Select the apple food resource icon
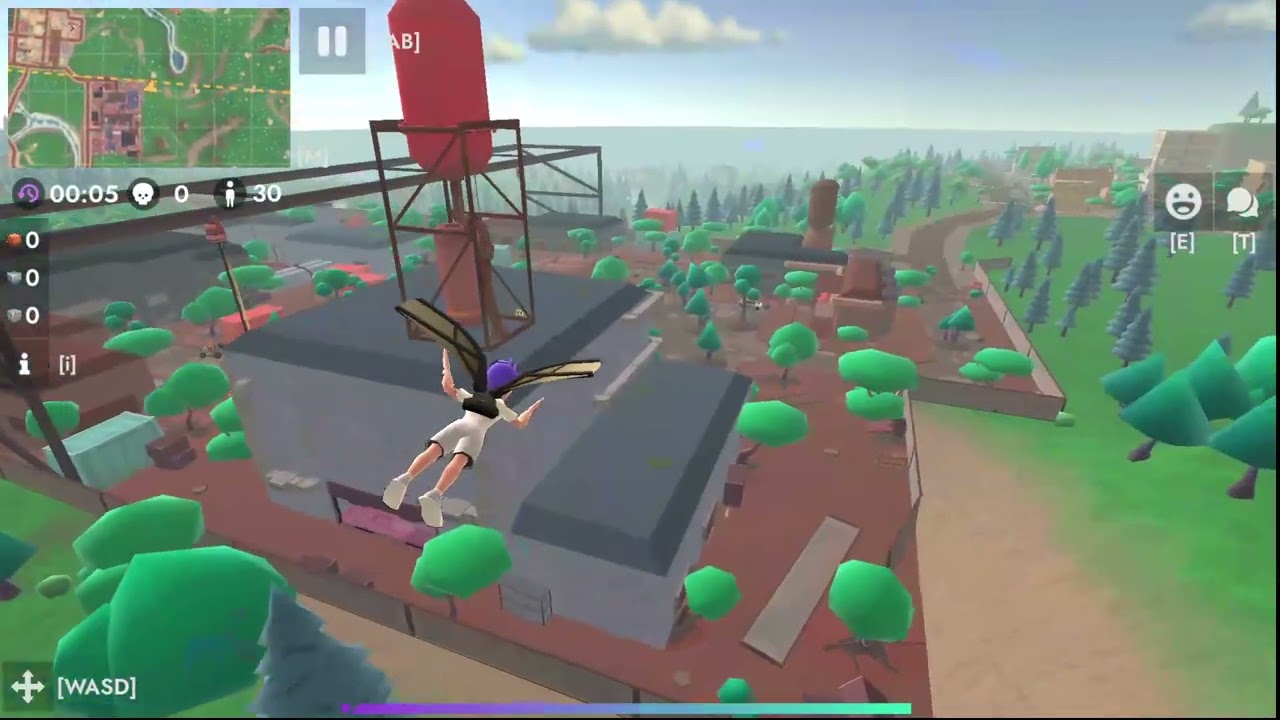This screenshot has height=720, width=1280. point(13,240)
